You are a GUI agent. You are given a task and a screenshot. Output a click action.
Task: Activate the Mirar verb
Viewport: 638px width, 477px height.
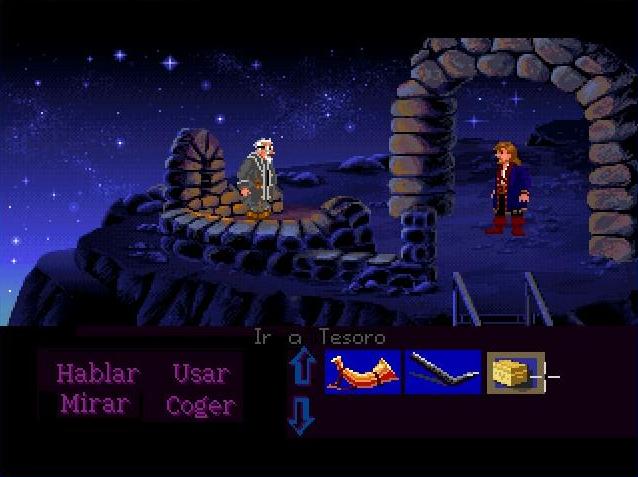(94, 405)
